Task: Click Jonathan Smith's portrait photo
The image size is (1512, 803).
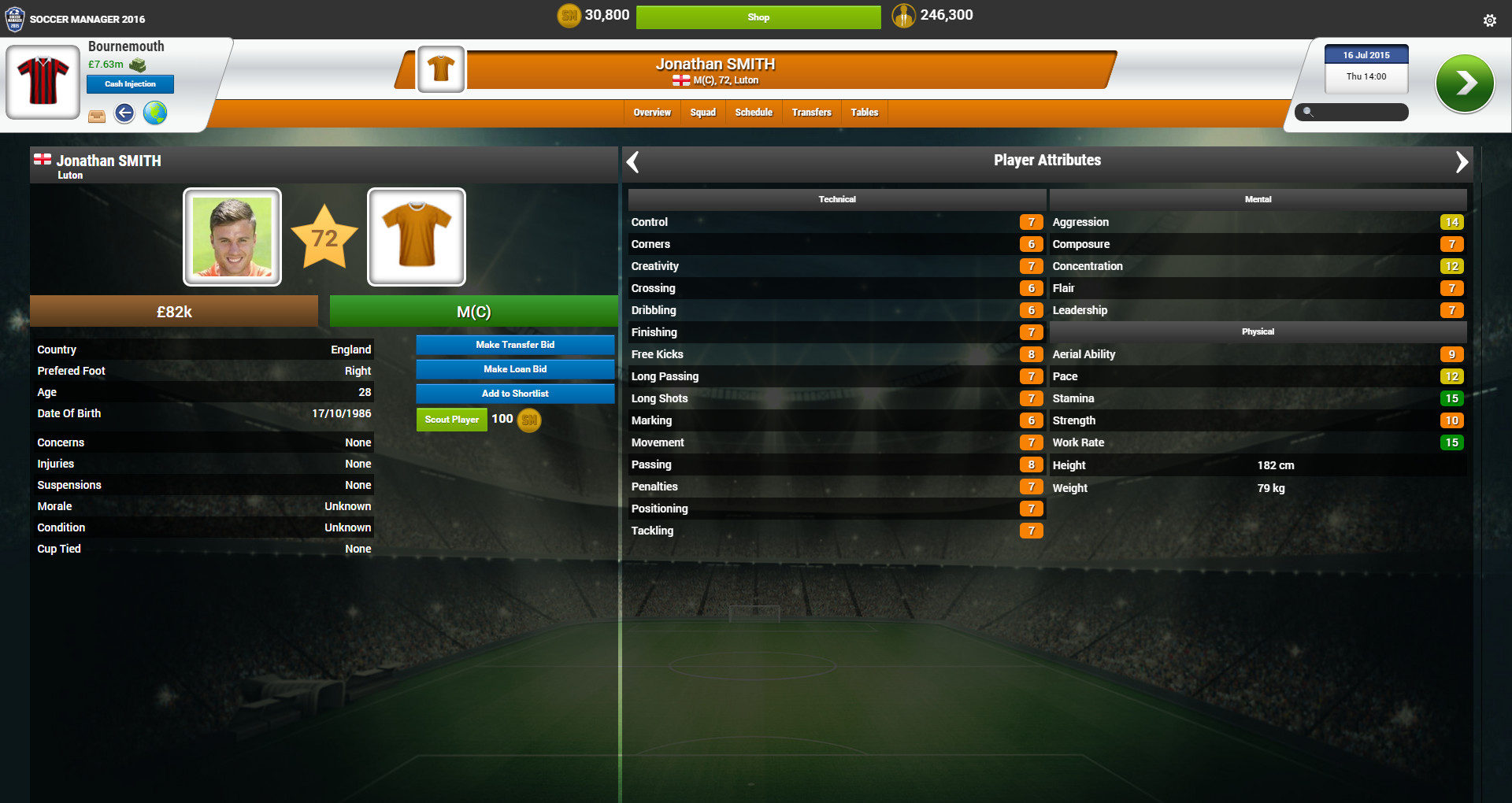Action: 232,236
